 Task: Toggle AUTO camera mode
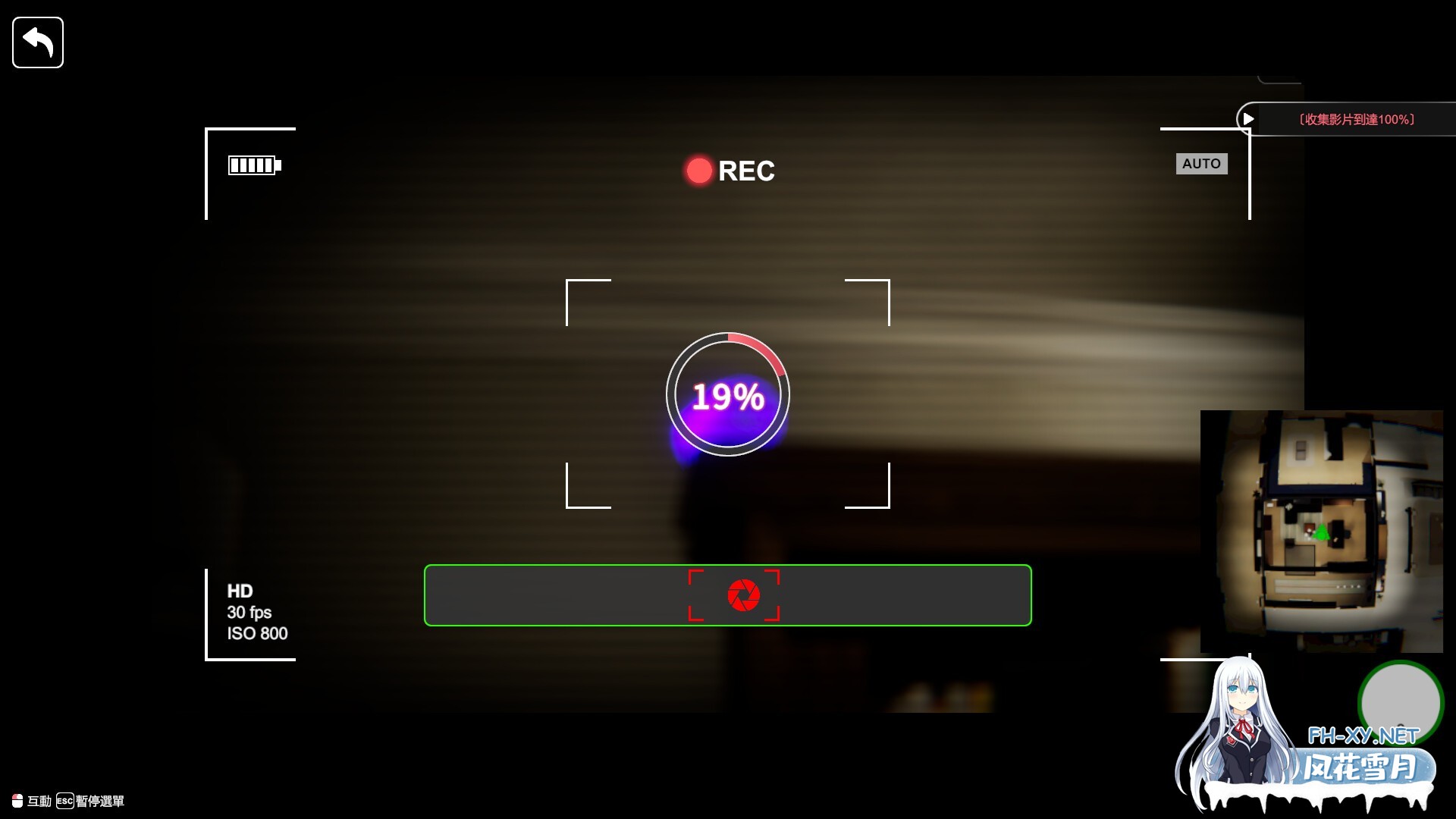coord(1202,163)
